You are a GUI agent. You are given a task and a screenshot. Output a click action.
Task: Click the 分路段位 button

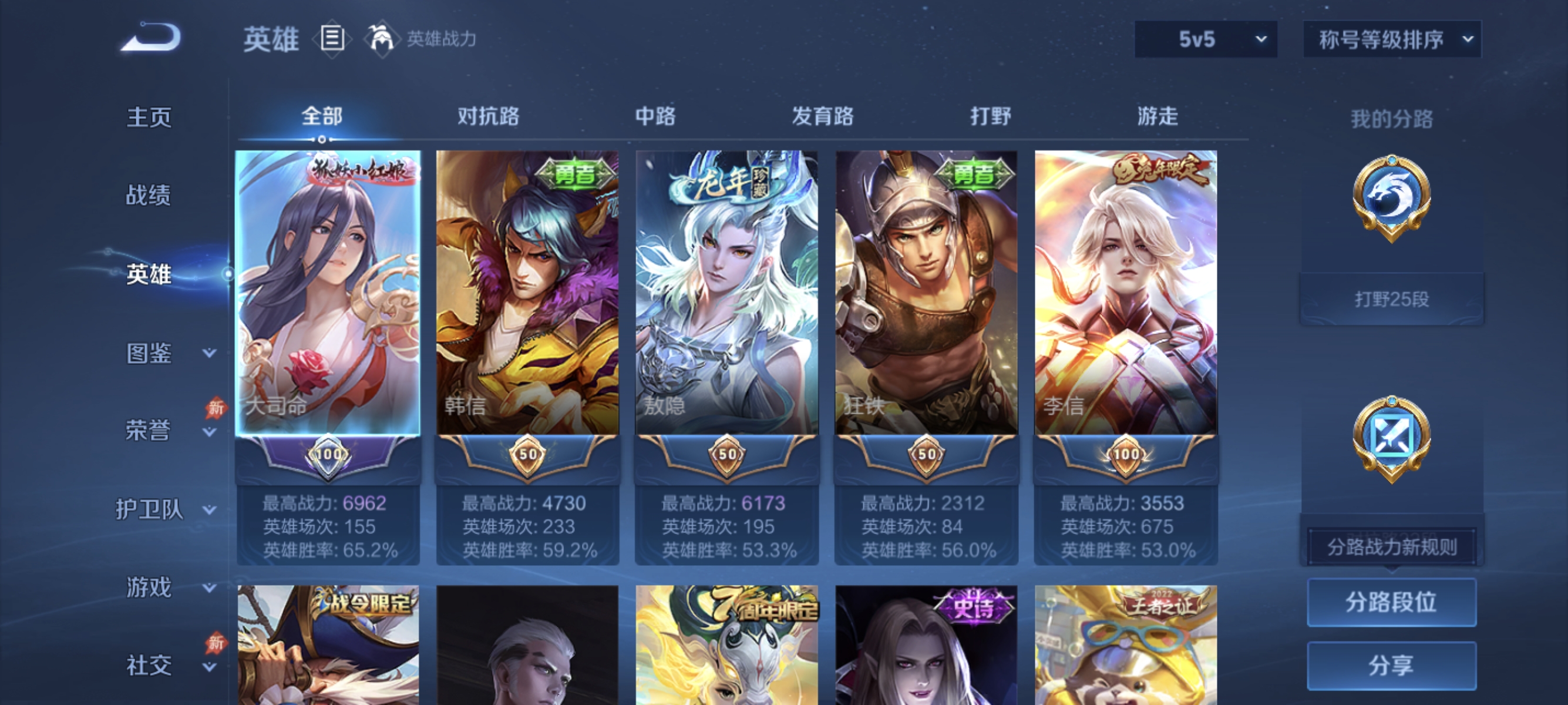click(x=1392, y=603)
